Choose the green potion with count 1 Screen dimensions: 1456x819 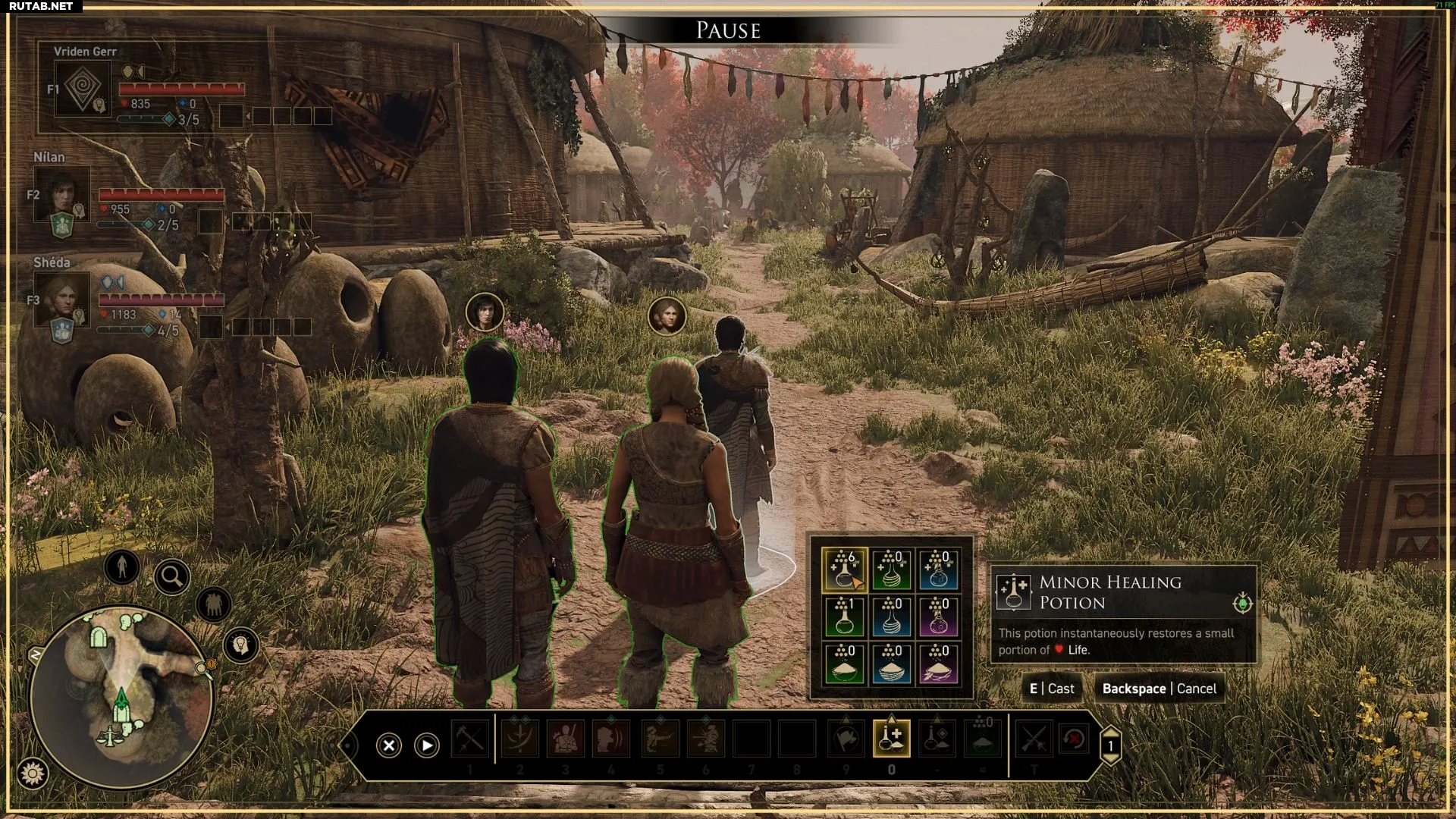843,616
